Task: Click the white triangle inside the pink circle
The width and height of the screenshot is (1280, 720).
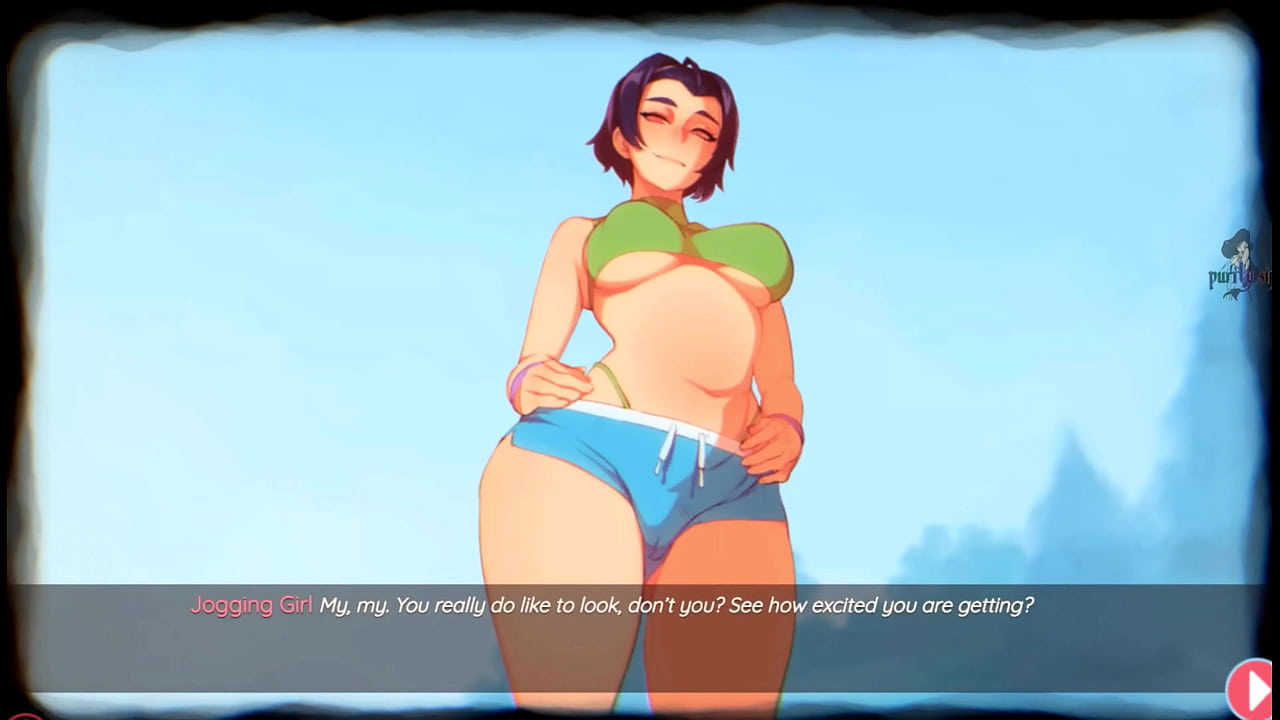Action: (1251, 690)
